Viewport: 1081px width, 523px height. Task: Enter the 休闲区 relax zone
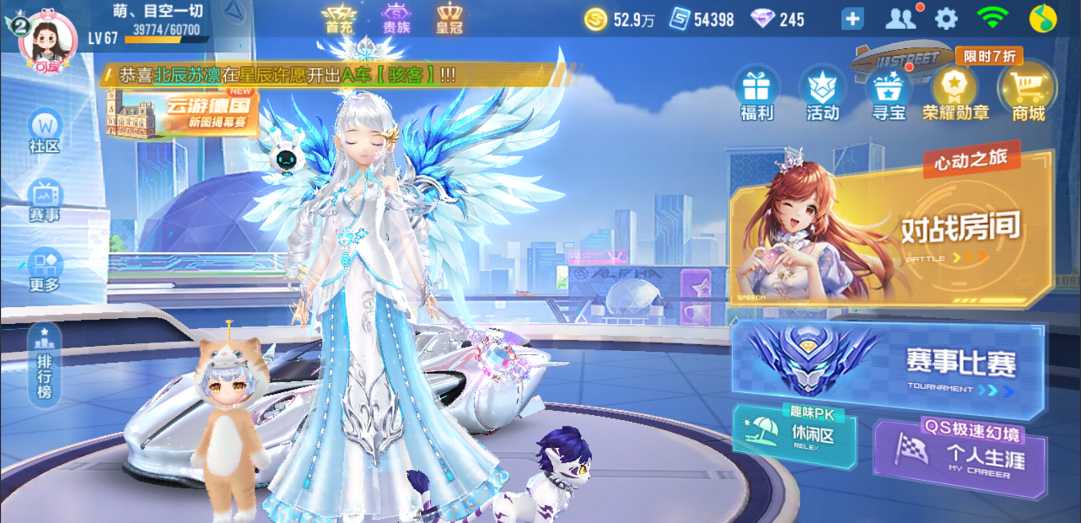coord(794,436)
